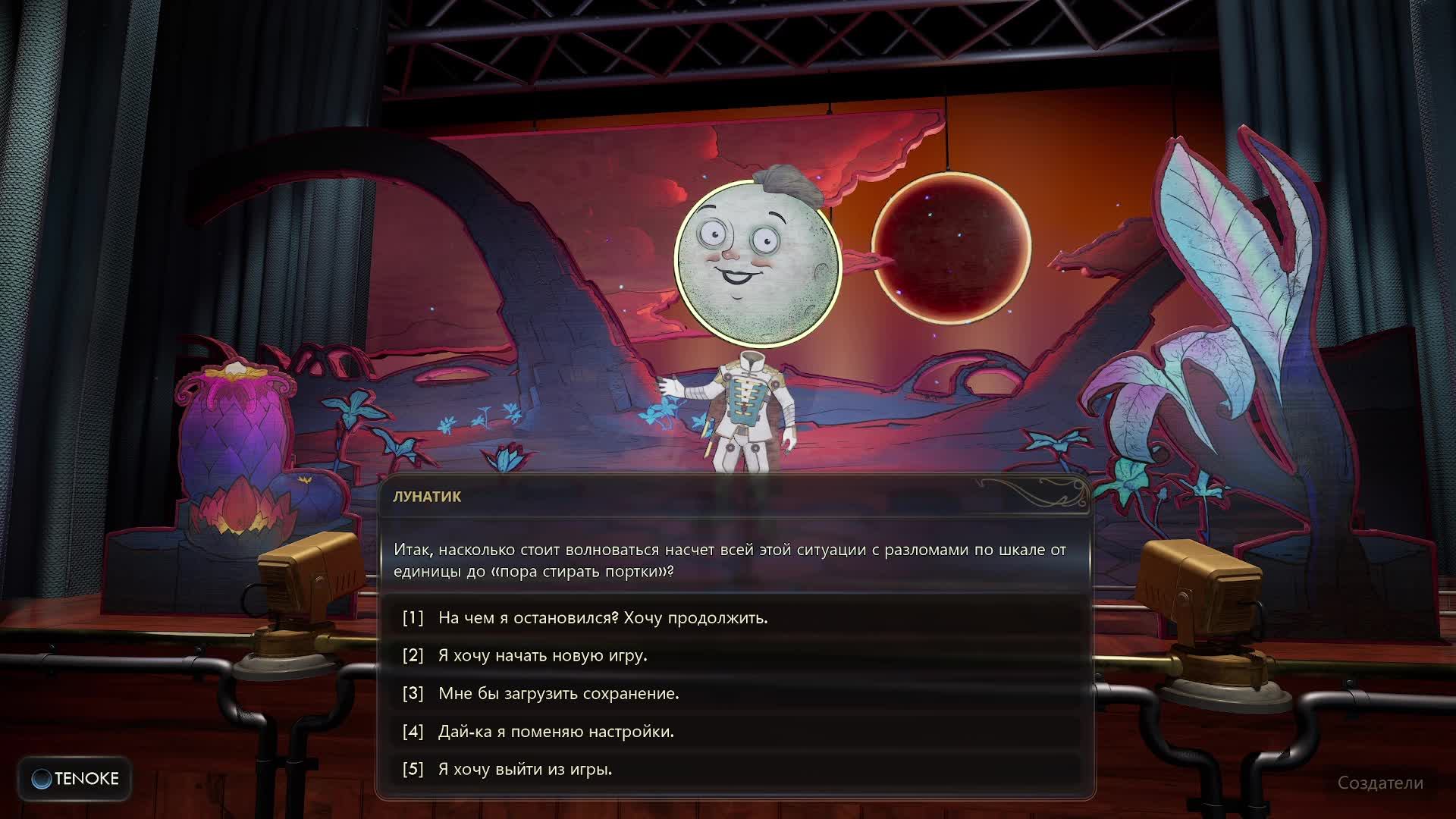Pick the load save option "загрузить сохранение"
Viewport: 1456px width, 819px height.
click(558, 694)
